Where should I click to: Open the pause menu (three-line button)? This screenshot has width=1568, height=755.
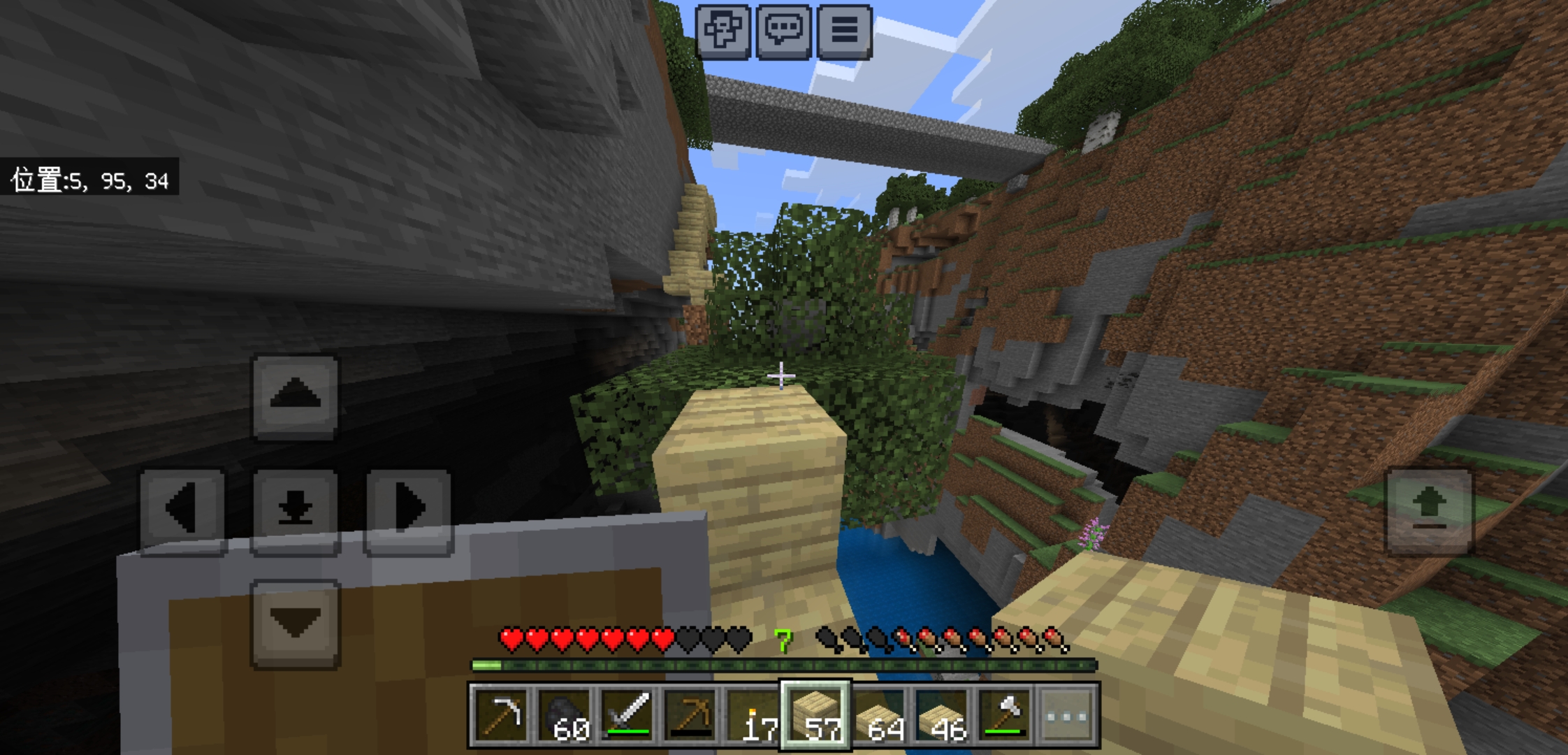(x=844, y=31)
